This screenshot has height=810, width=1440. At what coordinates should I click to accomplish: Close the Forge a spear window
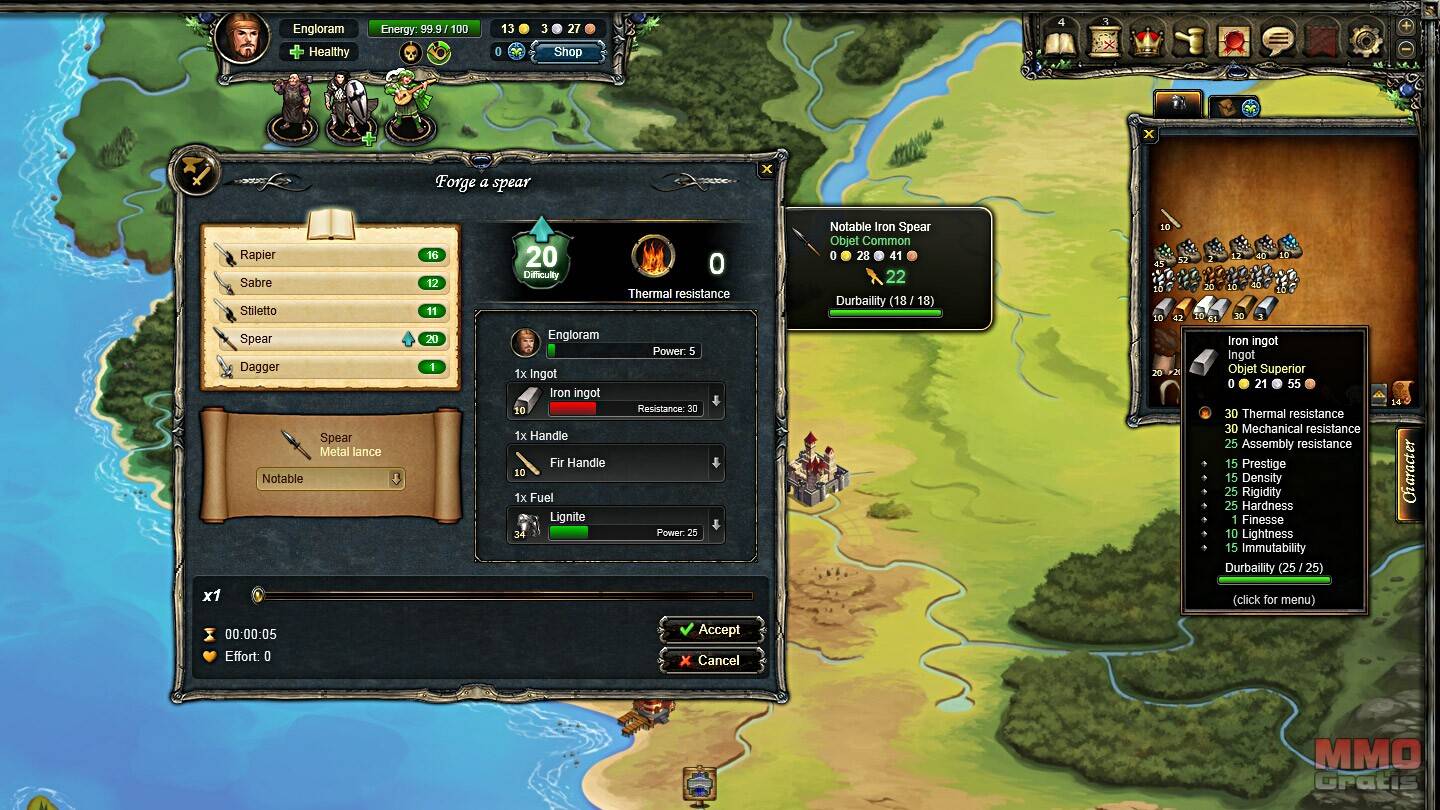click(x=766, y=170)
